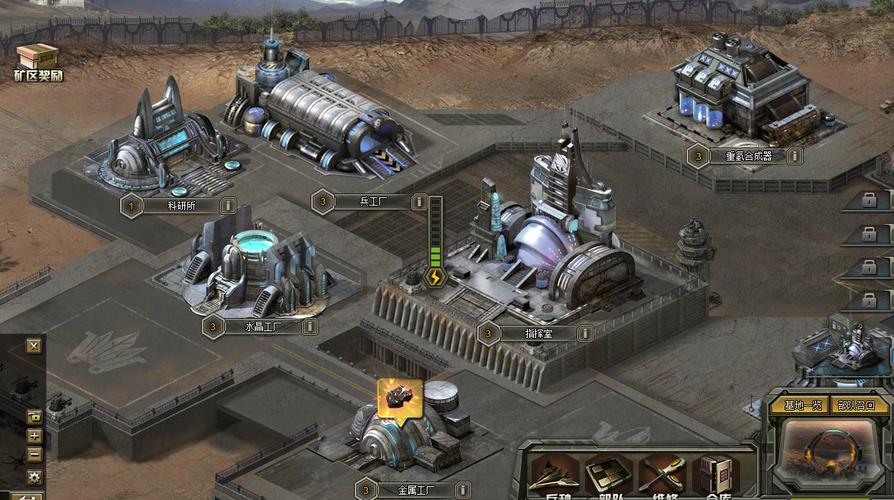Show info for 科研所
This screenshot has width=894, height=500.
[x=227, y=206]
